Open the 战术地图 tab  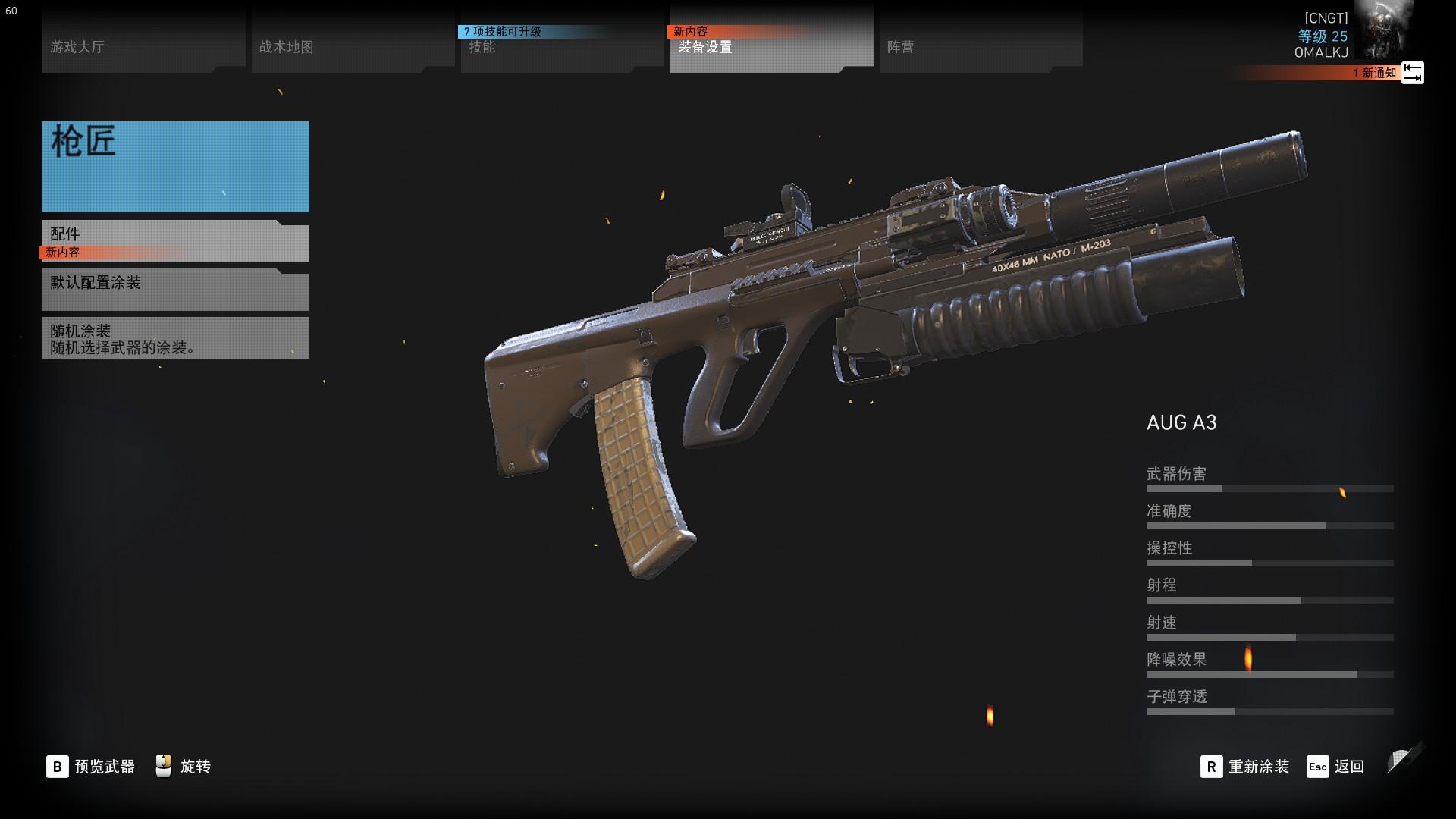(352, 47)
